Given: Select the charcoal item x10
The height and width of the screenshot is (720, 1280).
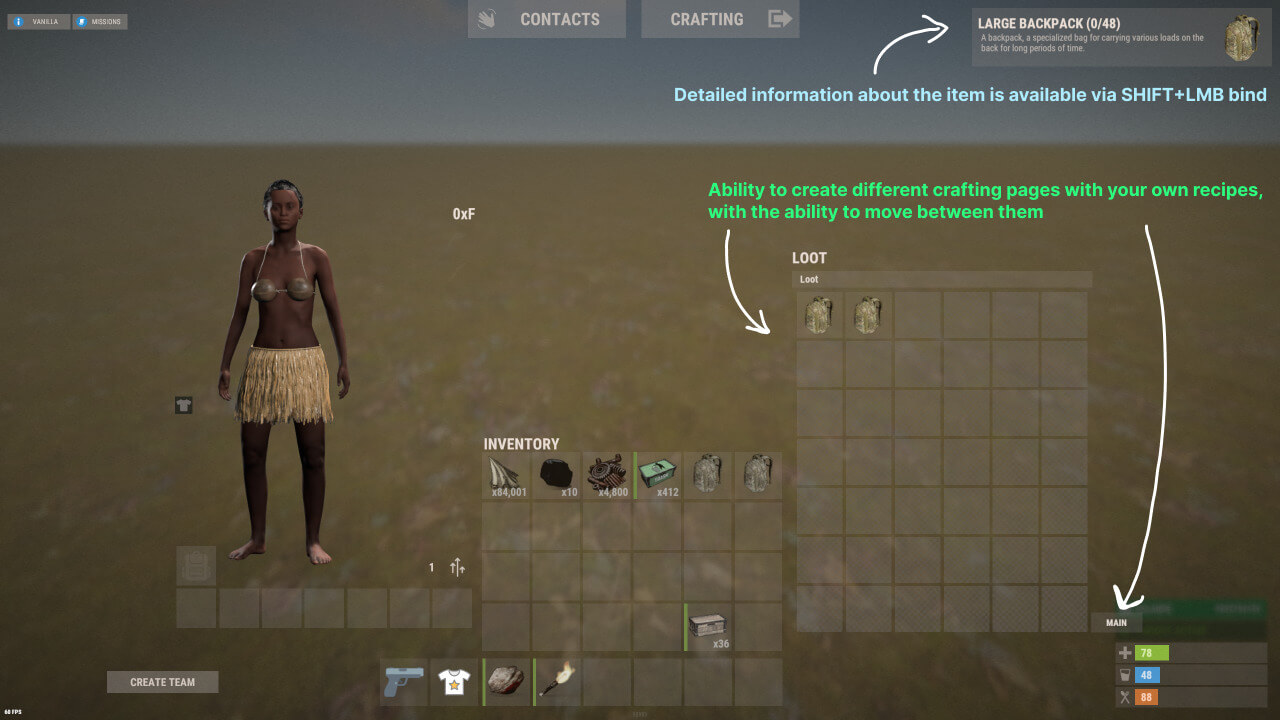Looking at the screenshot, I should (557, 473).
